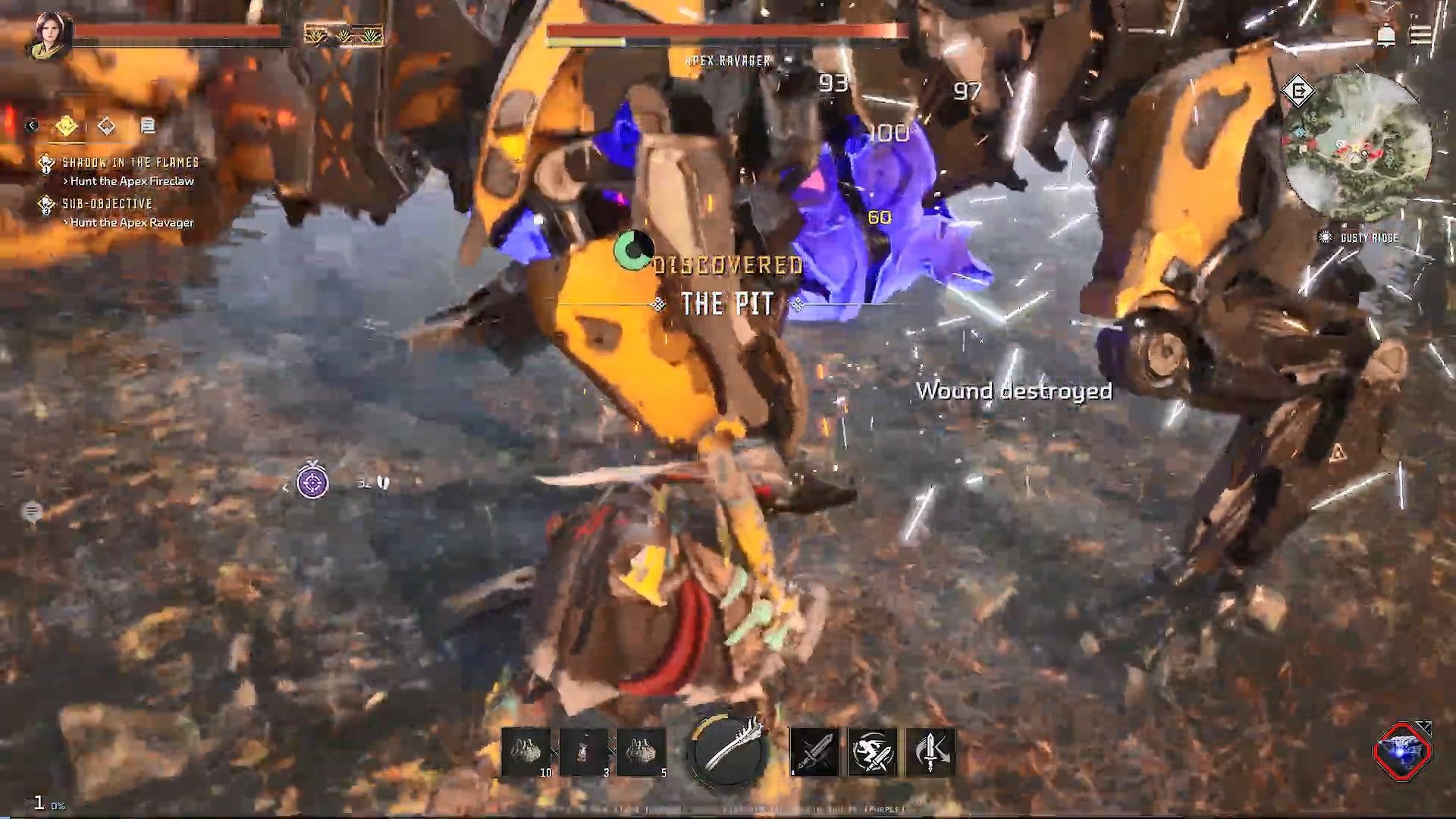1456x819 pixels.
Task: Expand the Shadow in the Flames quest entry
Action: (x=129, y=161)
